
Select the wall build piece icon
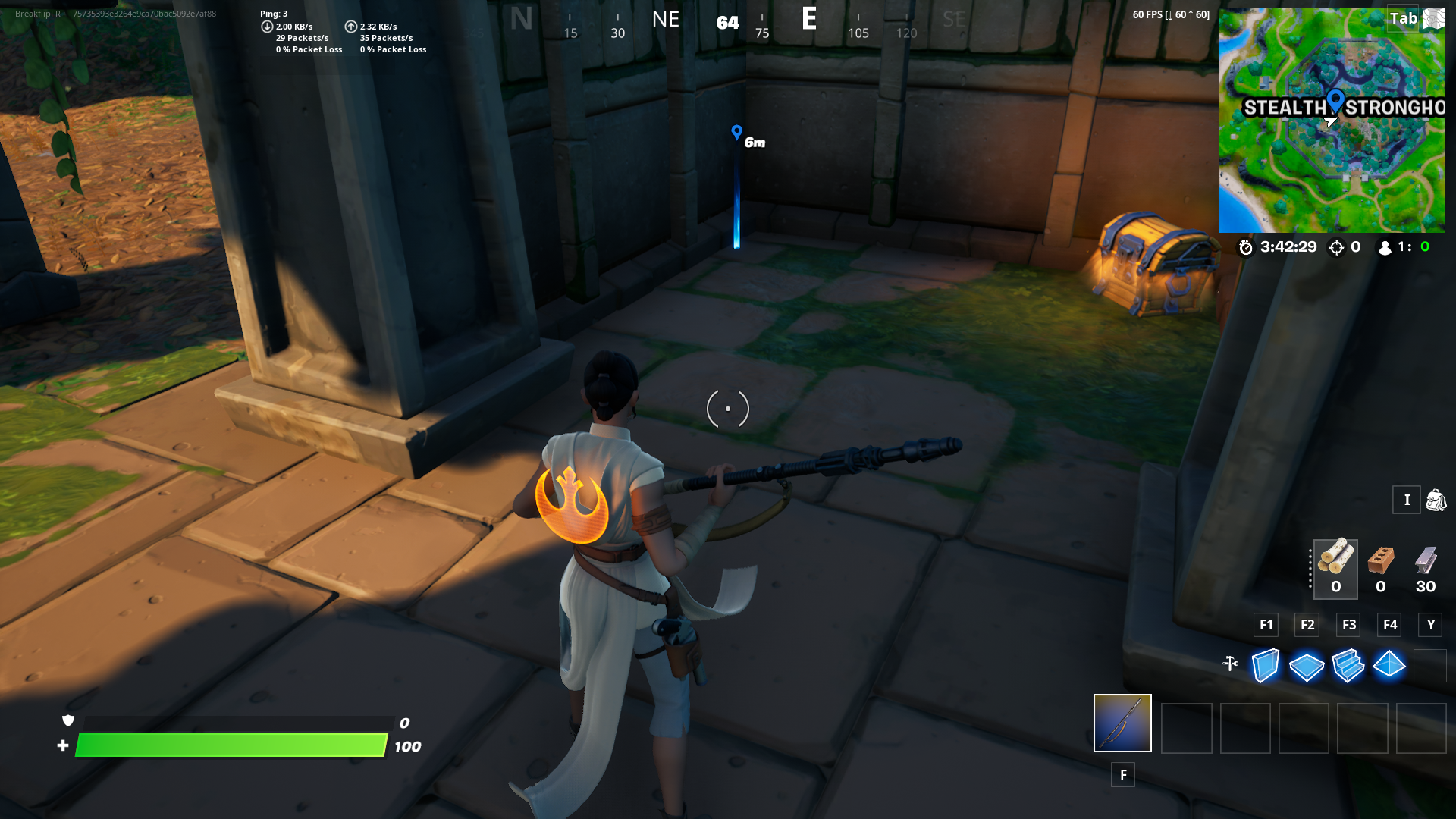pyautogui.click(x=1265, y=666)
